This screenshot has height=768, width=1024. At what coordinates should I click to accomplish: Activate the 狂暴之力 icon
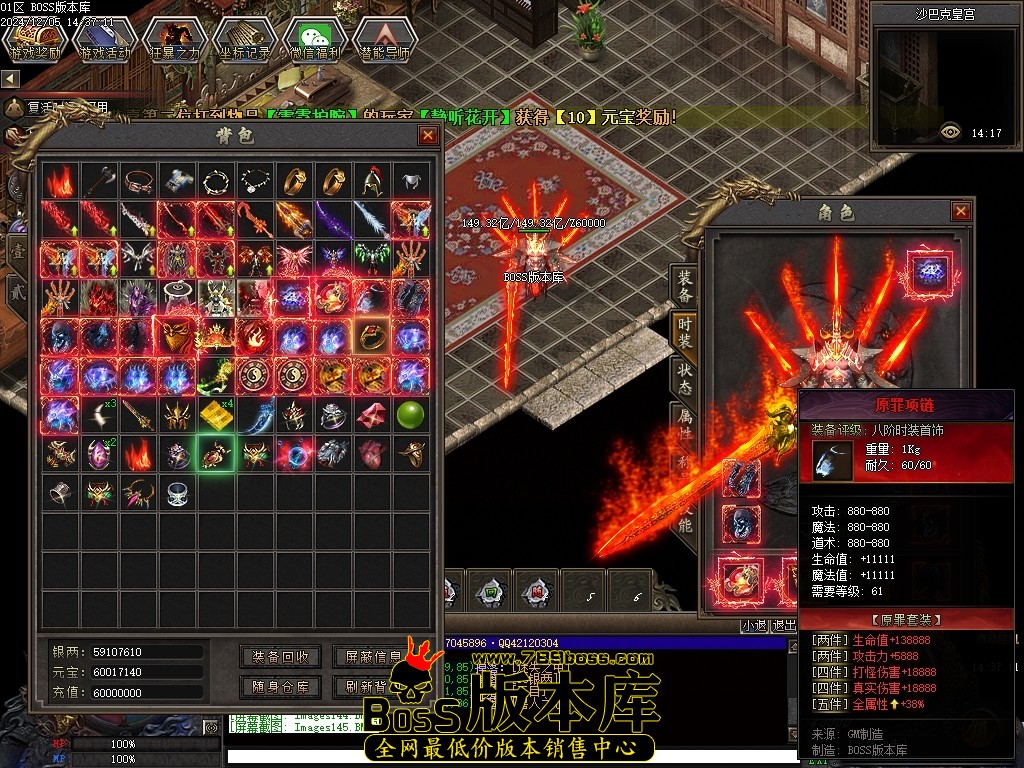(175, 40)
